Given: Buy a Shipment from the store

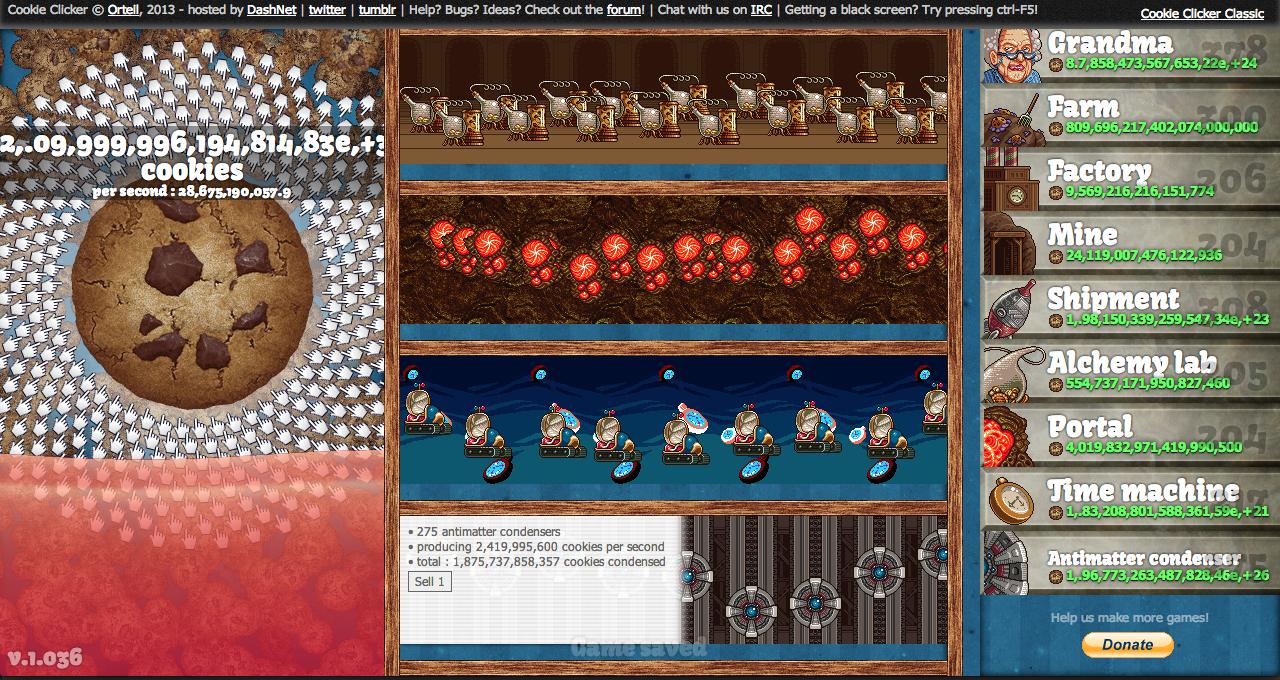Looking at the screenshot, I should point(1130,310).
